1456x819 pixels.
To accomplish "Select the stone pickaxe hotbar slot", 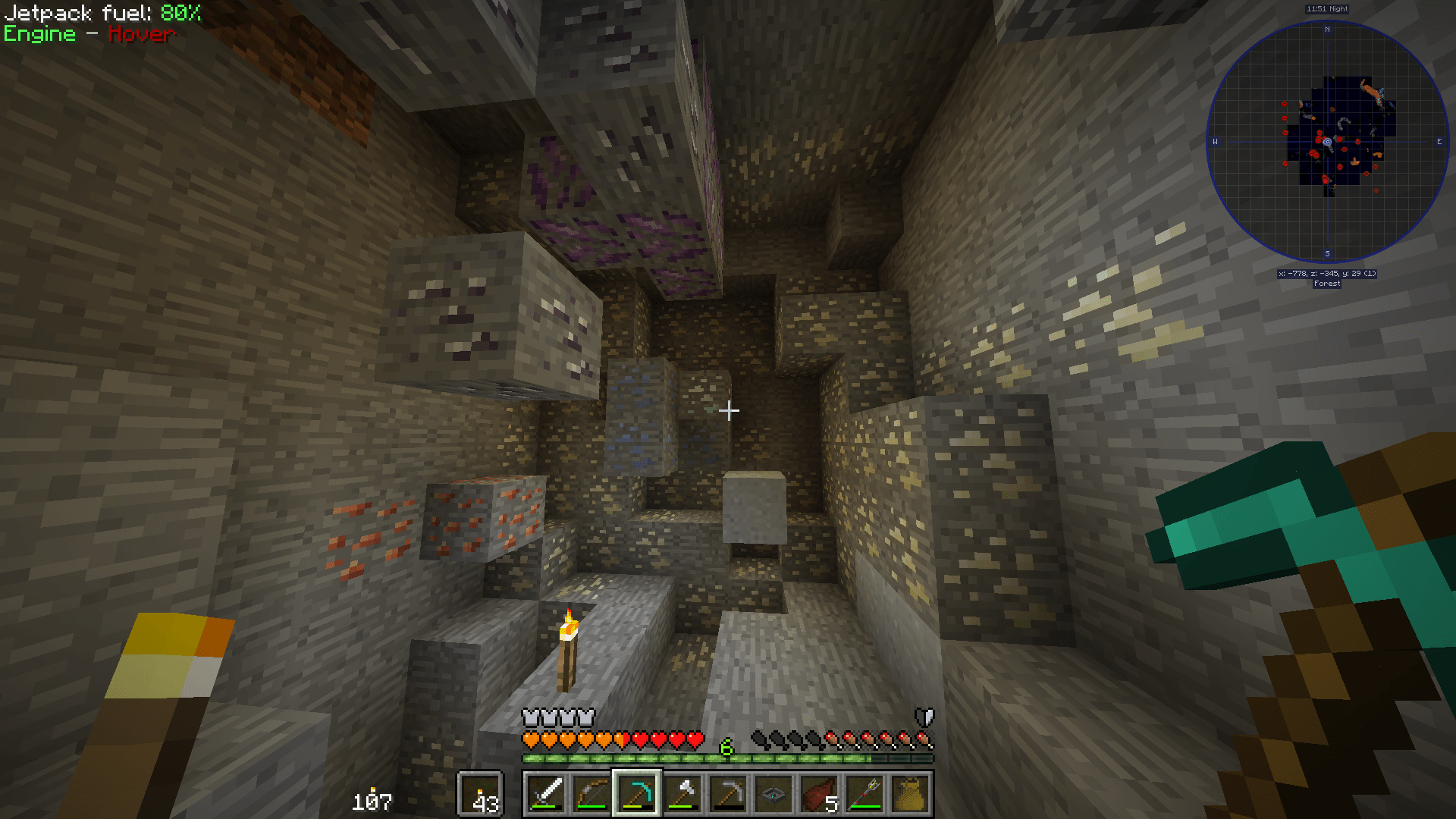I will [x=727, y=795].
